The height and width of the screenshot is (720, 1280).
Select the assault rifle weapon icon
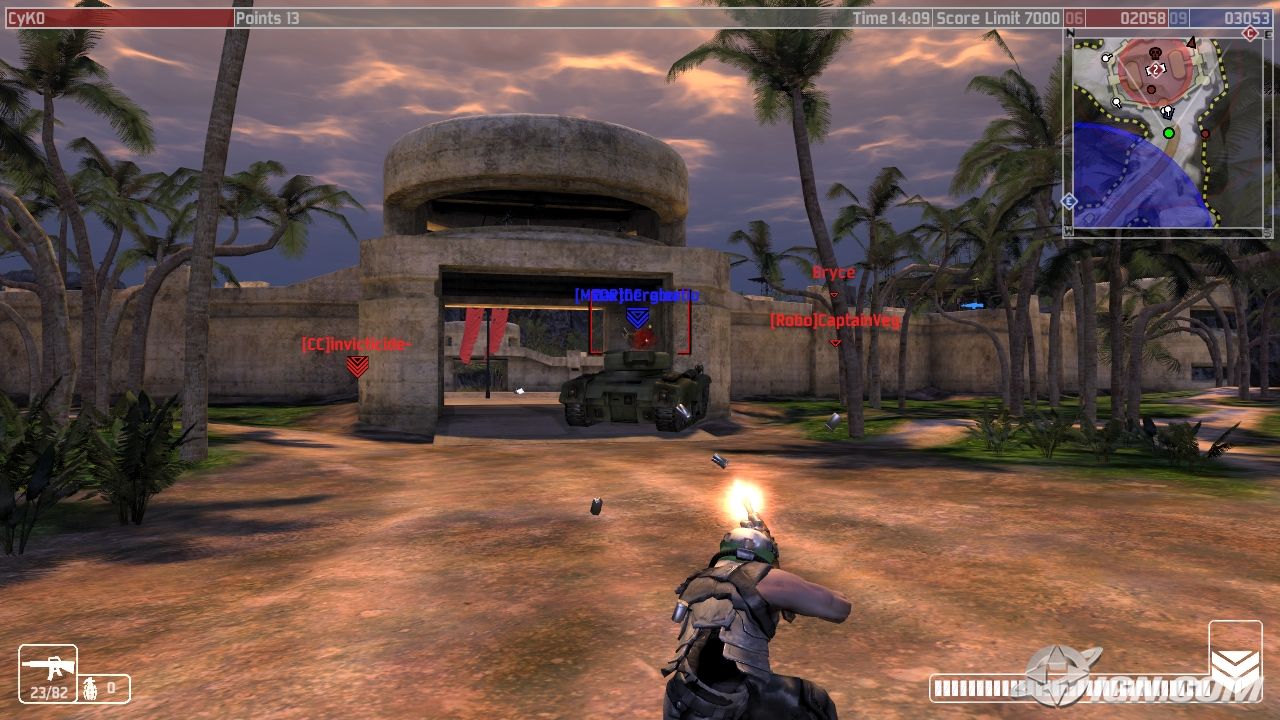coord(47,665)
